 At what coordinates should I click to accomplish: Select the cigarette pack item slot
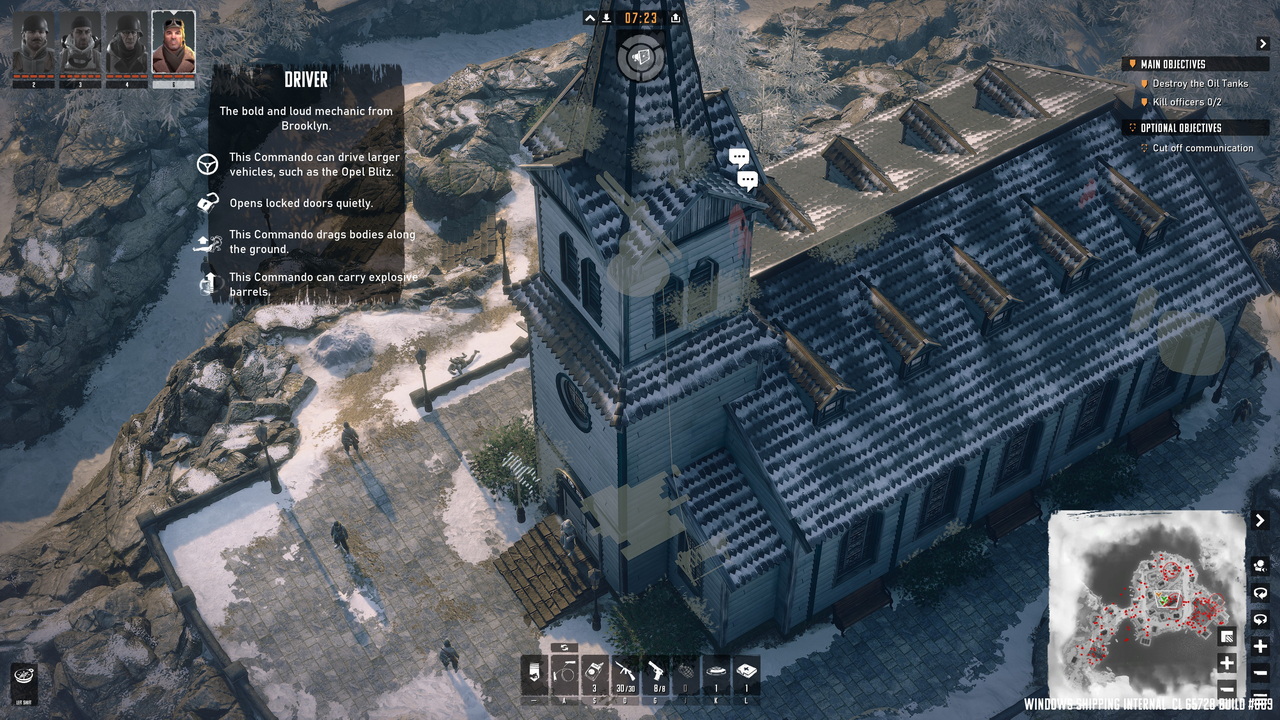[536, 675]
